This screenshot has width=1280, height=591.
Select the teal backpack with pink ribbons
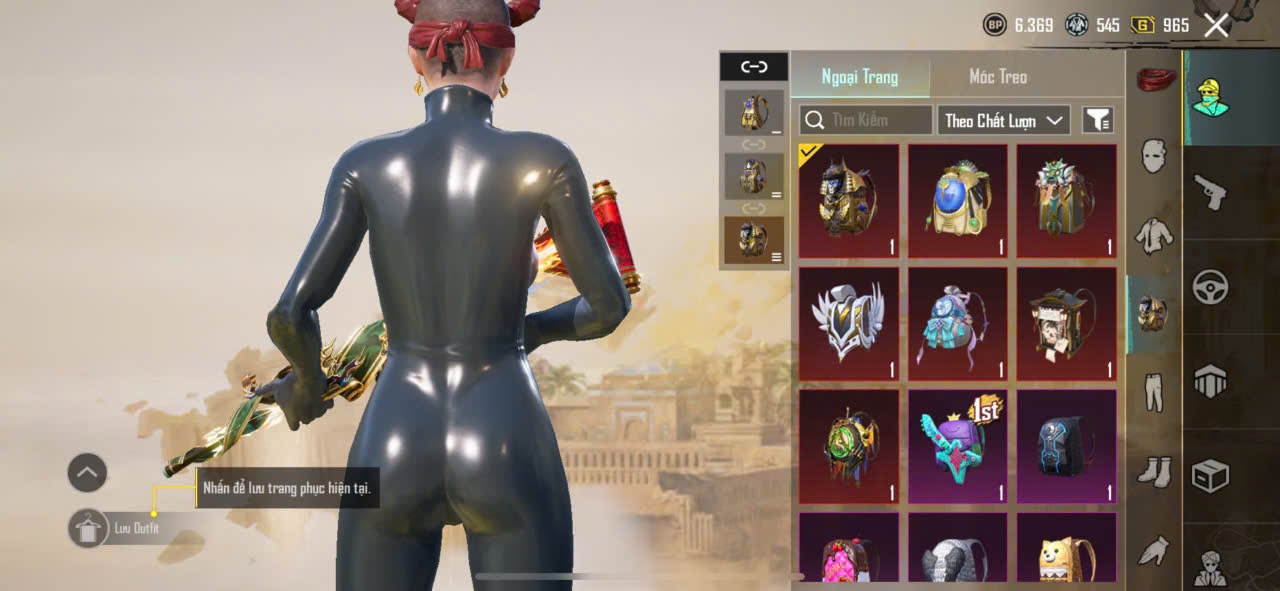(x=957, y=323)
